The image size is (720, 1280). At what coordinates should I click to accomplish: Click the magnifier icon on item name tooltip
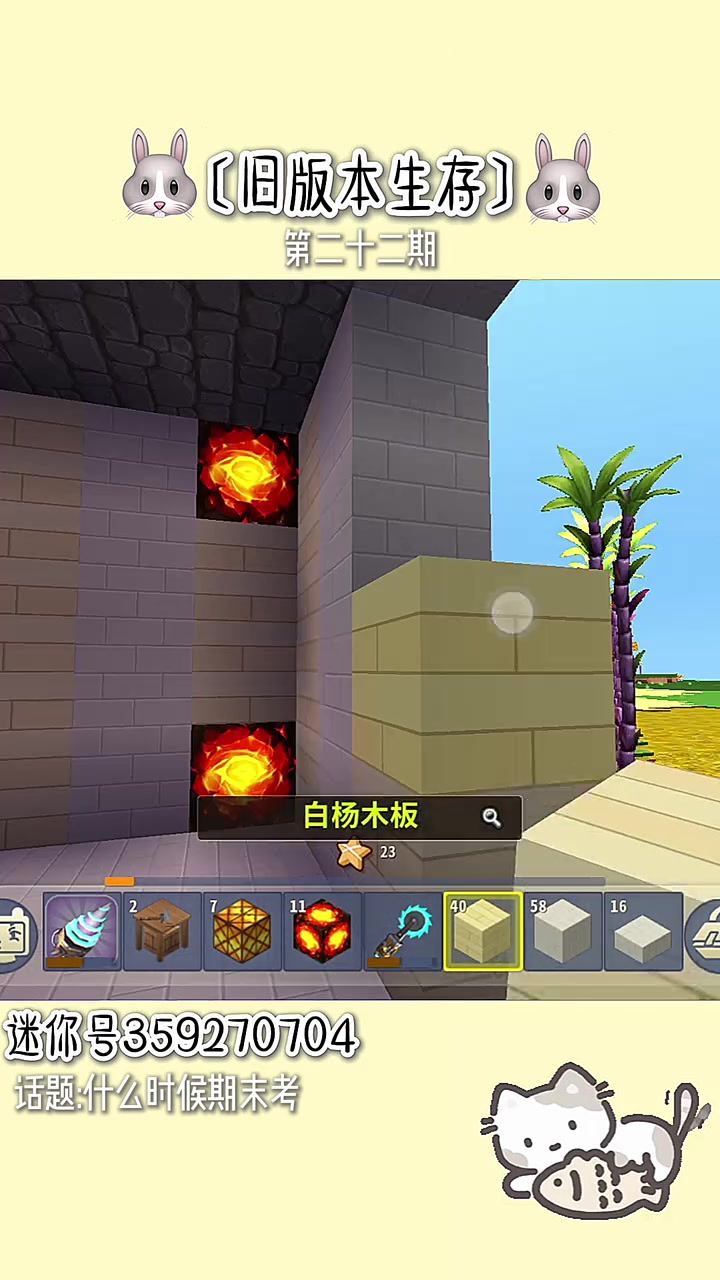tap(491, 818)
